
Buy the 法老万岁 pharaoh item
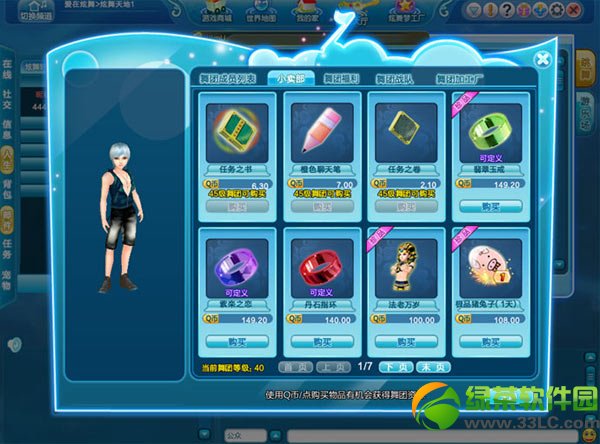403,341
